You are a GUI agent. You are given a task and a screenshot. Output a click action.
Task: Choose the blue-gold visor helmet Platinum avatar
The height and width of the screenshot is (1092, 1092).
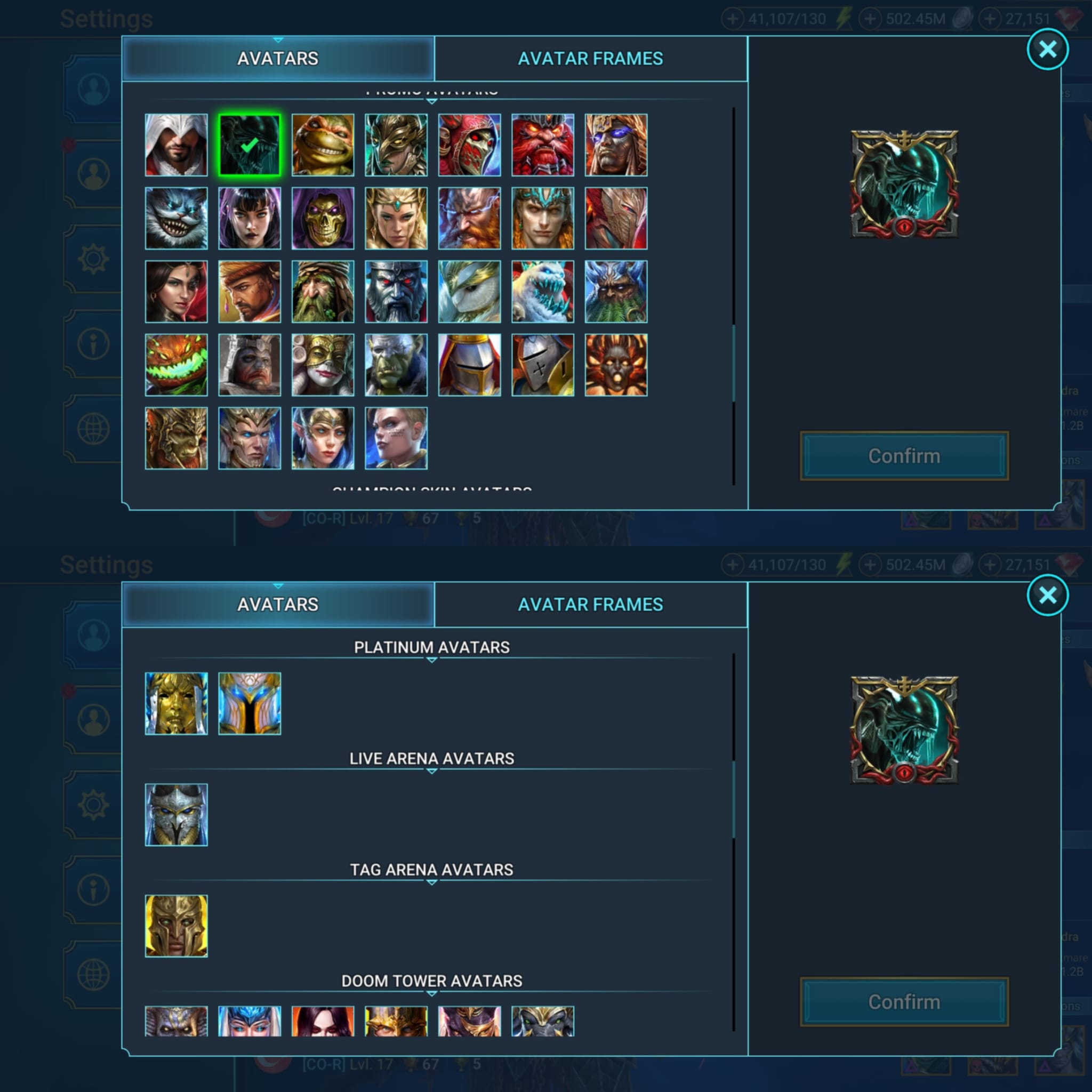tap(249, 703)
